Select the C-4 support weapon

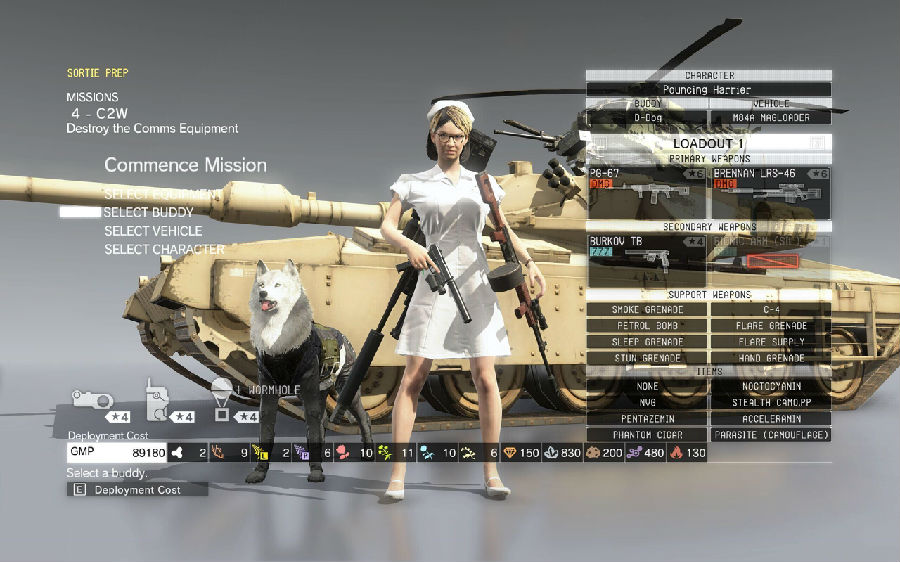pos(770,310)
